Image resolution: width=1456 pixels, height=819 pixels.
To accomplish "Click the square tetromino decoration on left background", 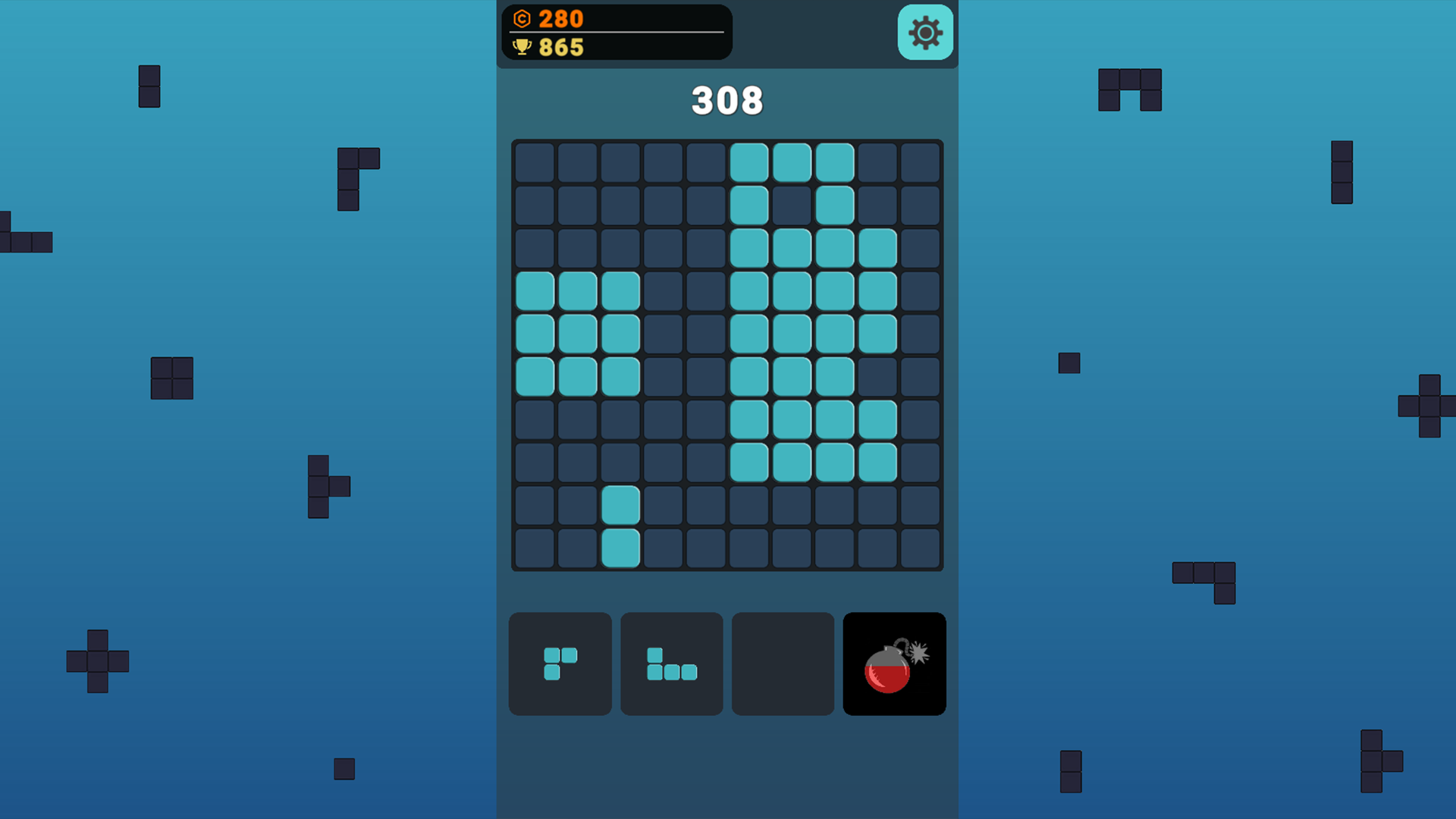I will coord(171,377).
